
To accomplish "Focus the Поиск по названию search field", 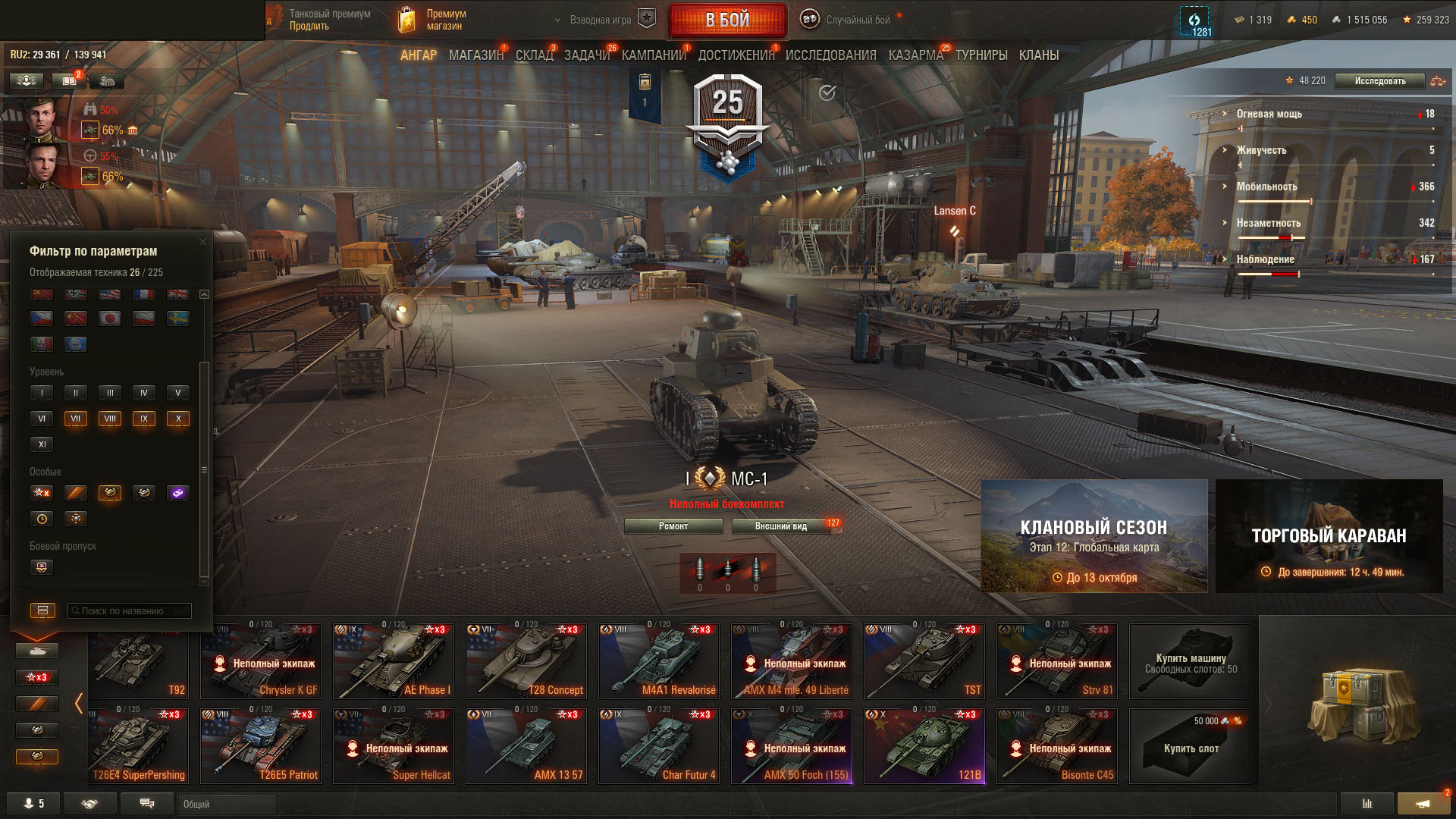I will pos(130,610).
